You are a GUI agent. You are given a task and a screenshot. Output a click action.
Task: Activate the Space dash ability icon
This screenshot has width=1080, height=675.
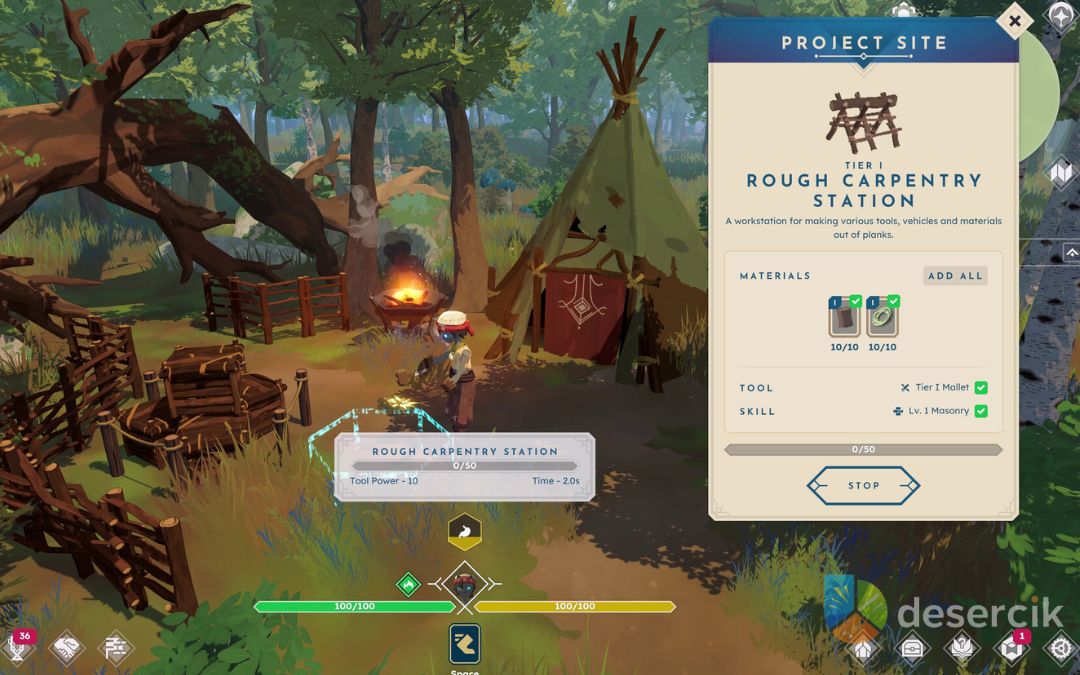465,644
